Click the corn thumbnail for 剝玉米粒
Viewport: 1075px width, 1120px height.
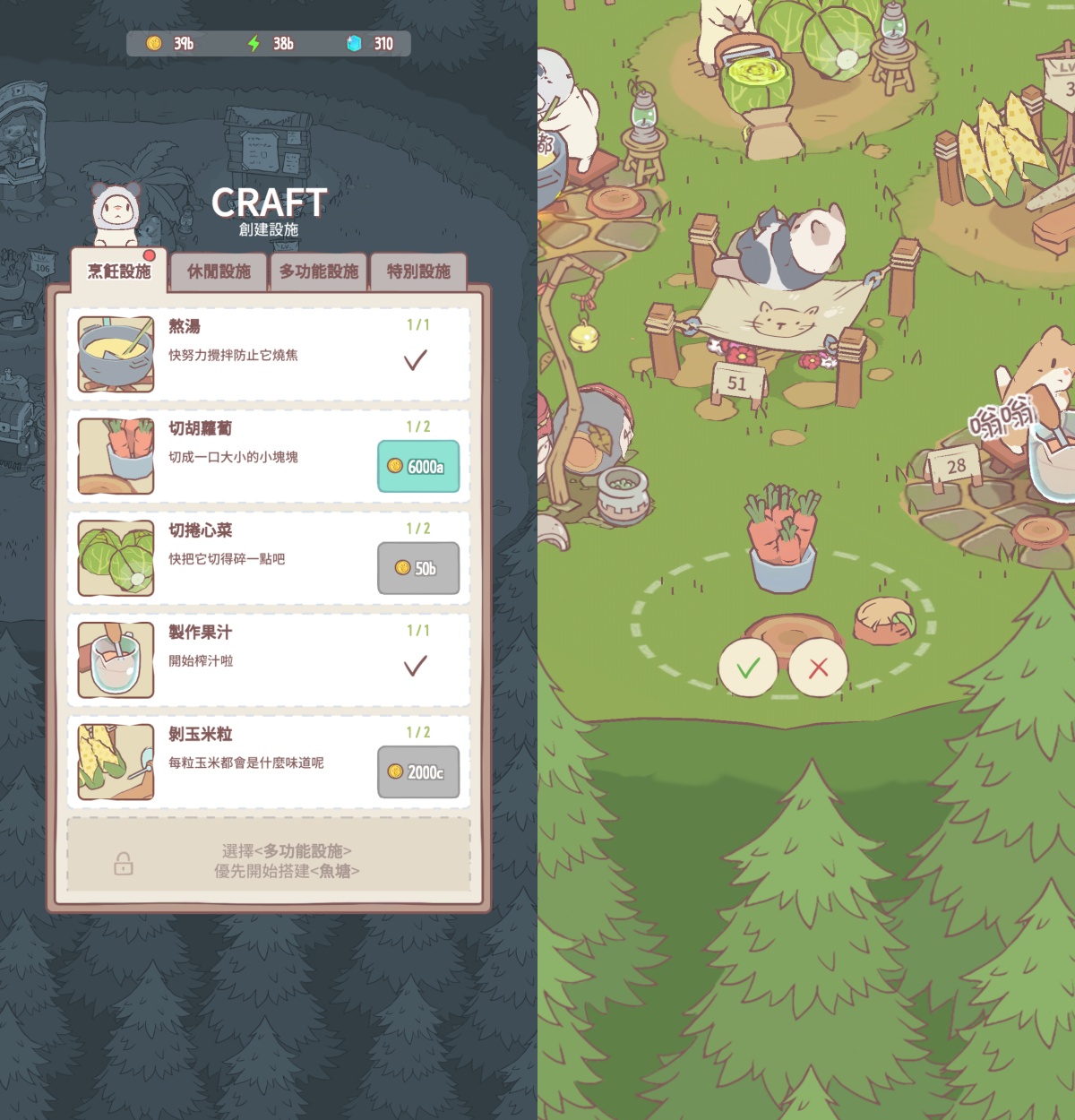point(116,762)
